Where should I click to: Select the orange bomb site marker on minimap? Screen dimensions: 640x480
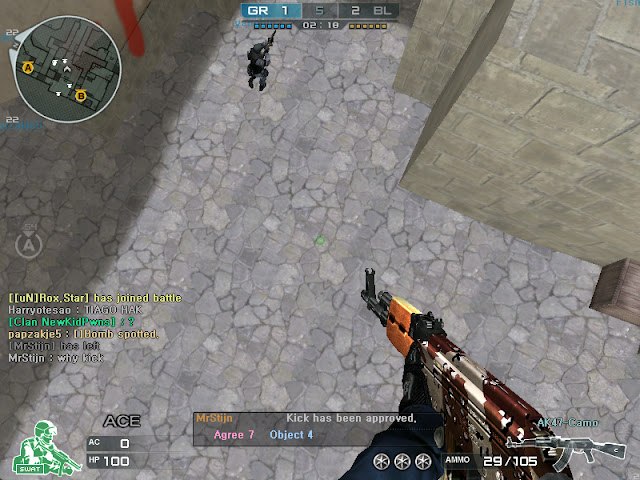(81, 96)
